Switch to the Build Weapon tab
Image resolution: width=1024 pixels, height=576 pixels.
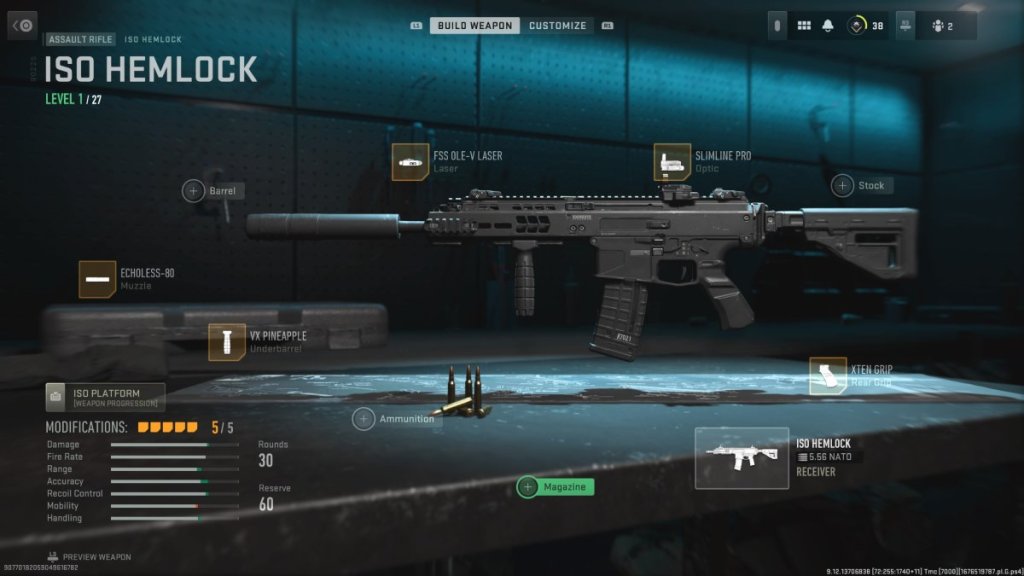point(474,25)
